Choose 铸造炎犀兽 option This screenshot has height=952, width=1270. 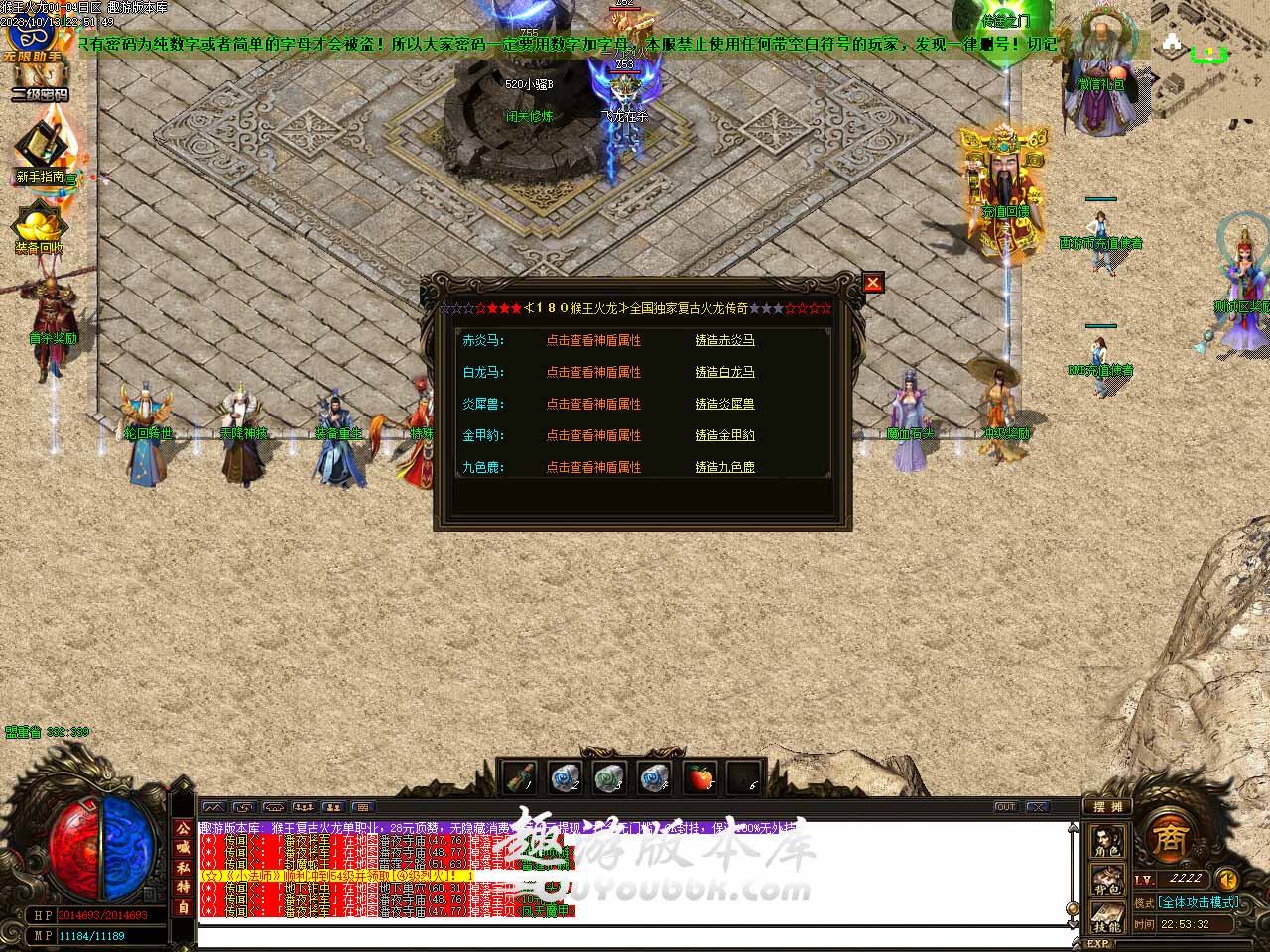[724, 404]
